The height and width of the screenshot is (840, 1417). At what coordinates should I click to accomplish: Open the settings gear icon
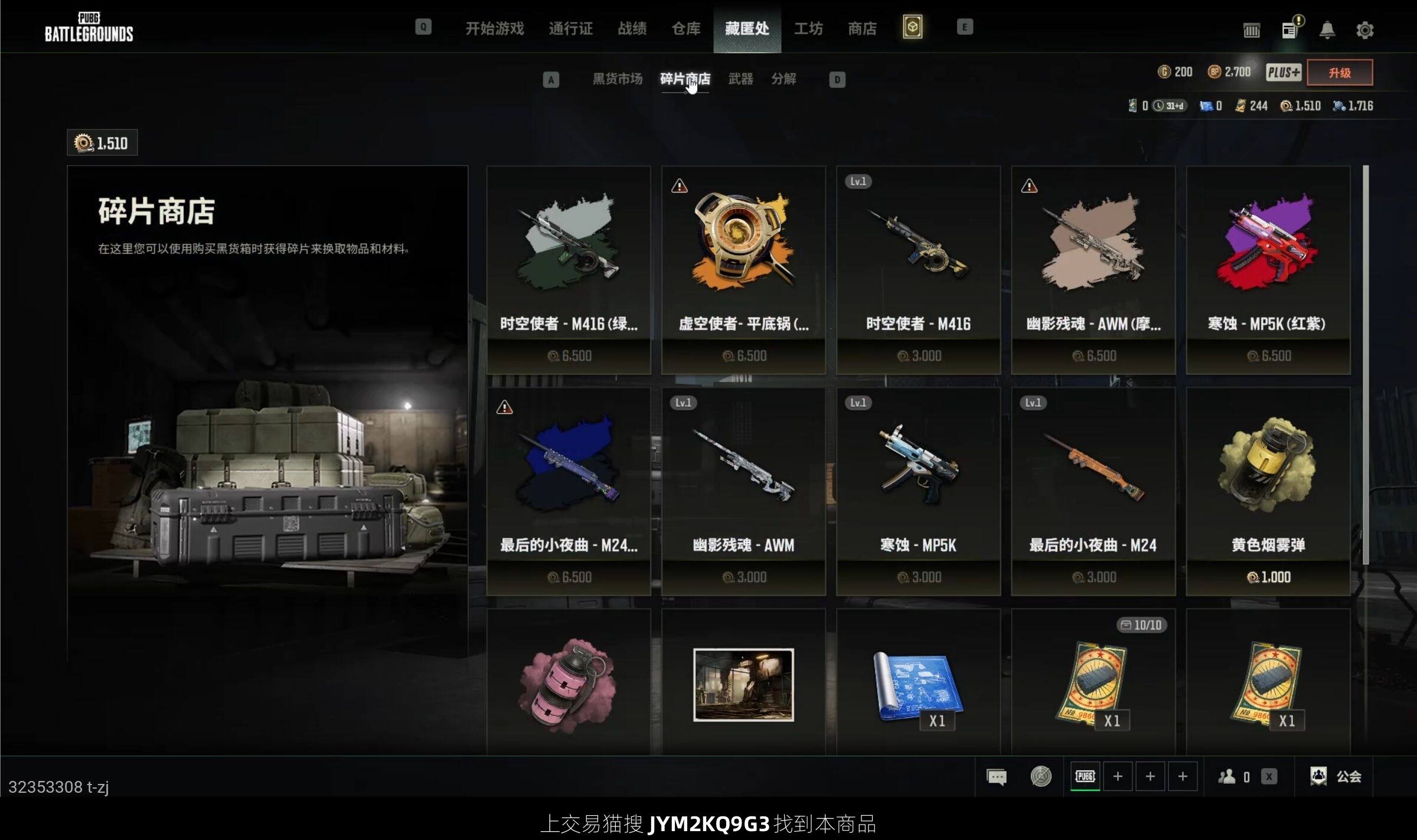point(1364,30)
